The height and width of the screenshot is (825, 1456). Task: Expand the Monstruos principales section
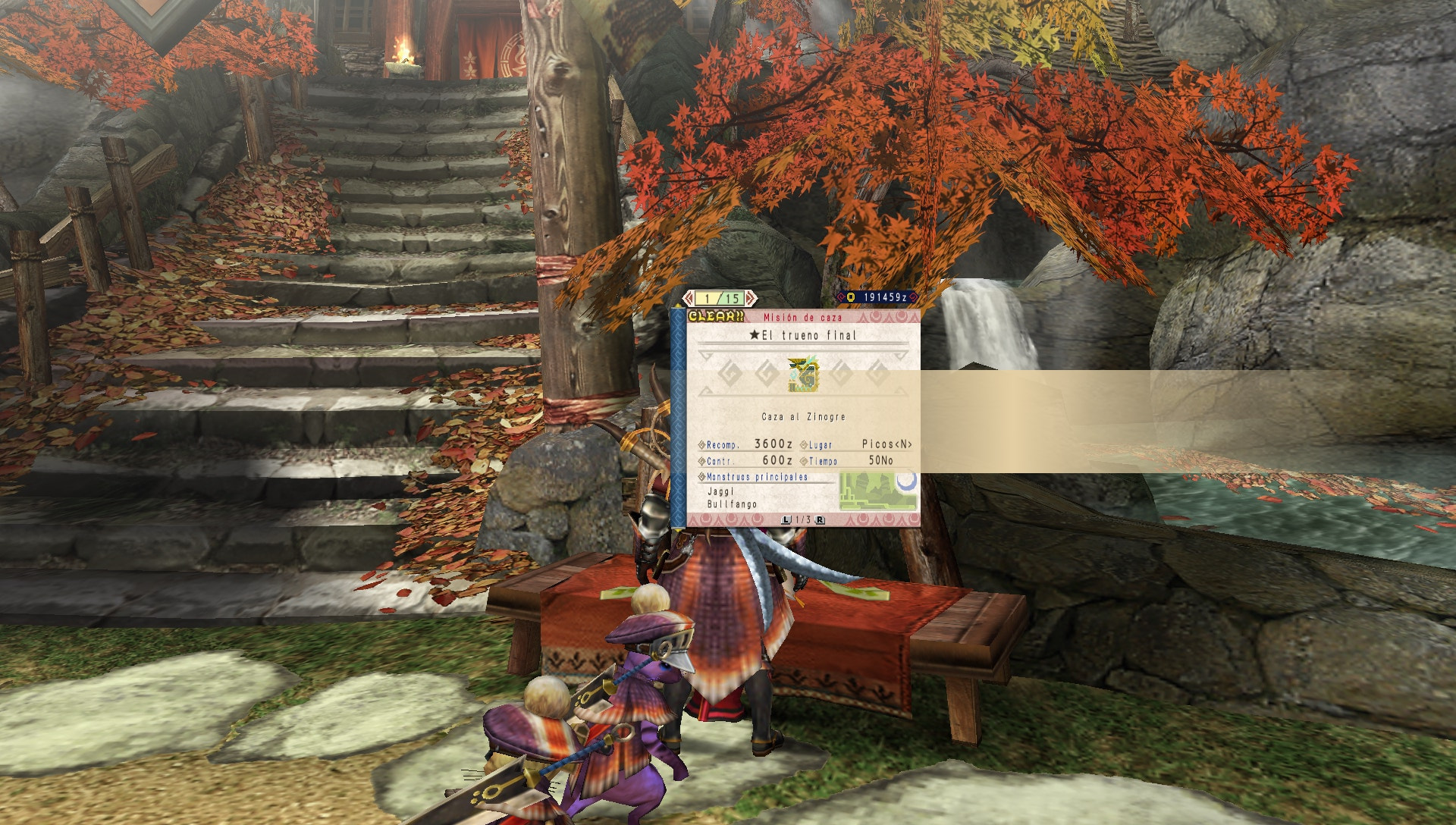pyautogui.click(x=755, y=476)
